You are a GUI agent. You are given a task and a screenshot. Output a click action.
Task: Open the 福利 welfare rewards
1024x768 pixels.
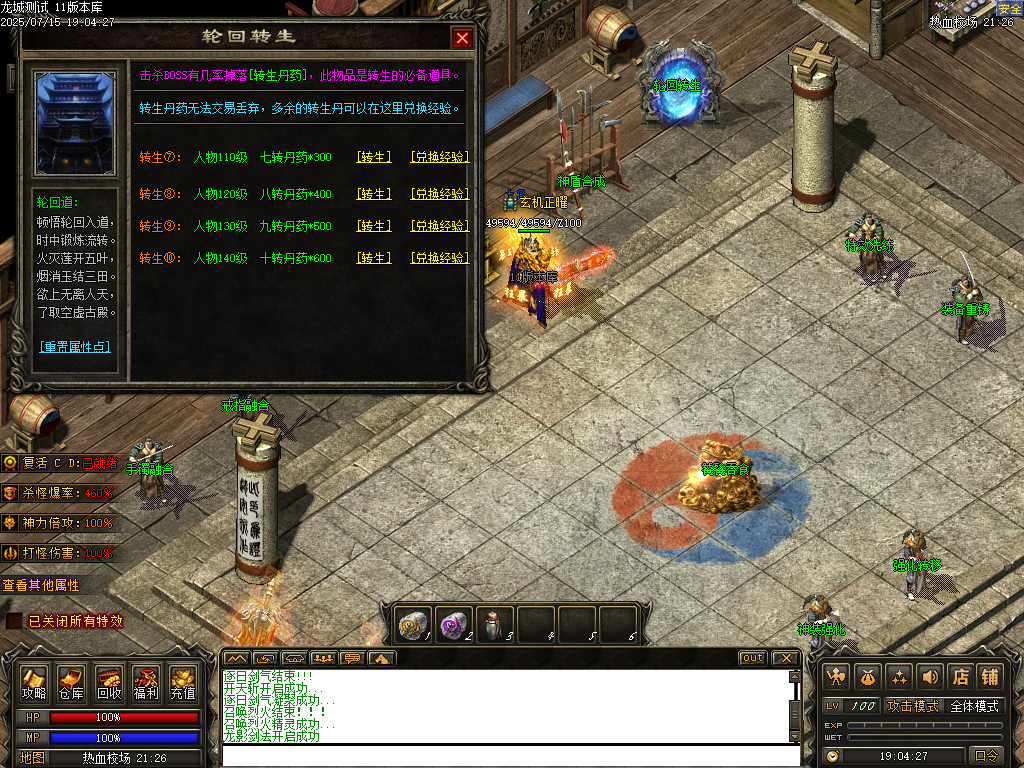point(146,683)
